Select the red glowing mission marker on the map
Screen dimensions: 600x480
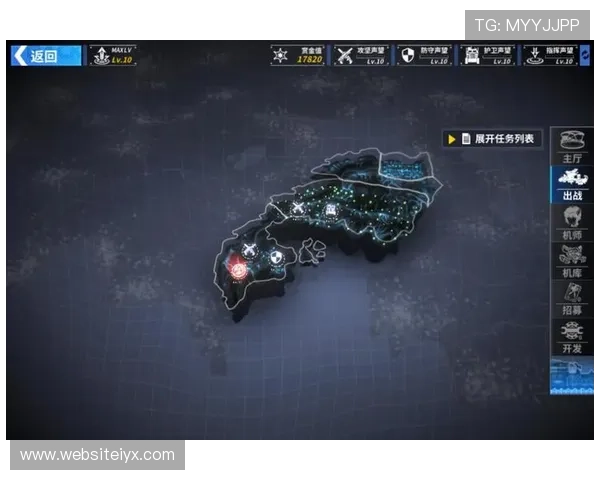pos(238,266)
